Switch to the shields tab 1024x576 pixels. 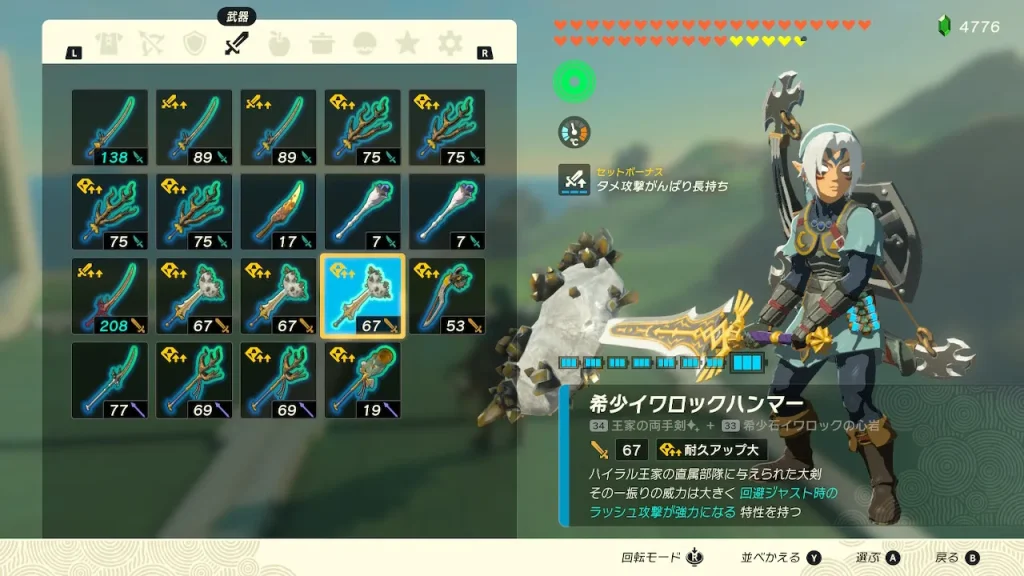[x=195, y=43]
